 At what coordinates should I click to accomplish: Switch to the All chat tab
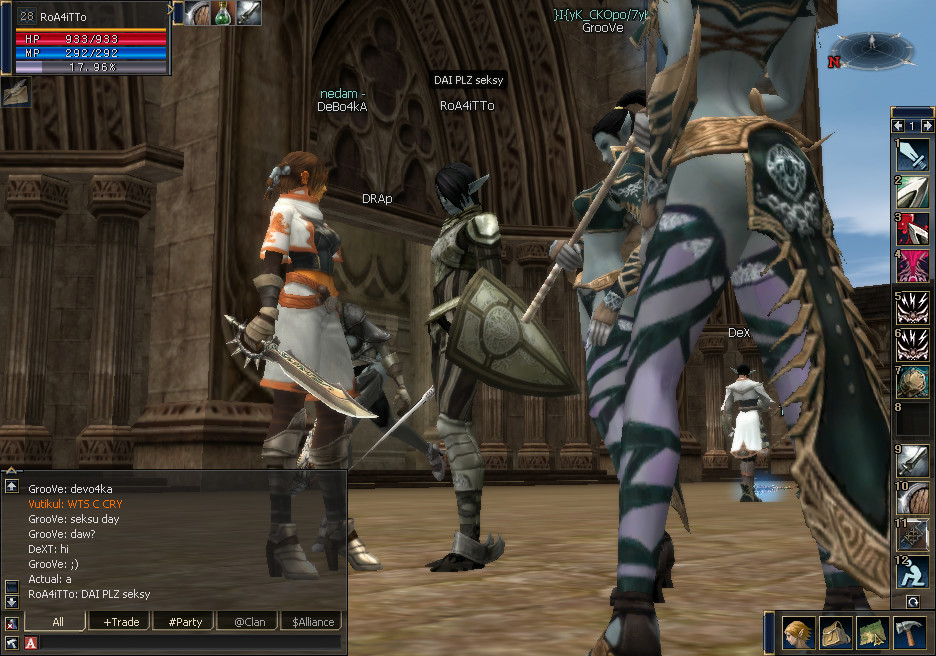pyautogui.click(x=58, y=622)
